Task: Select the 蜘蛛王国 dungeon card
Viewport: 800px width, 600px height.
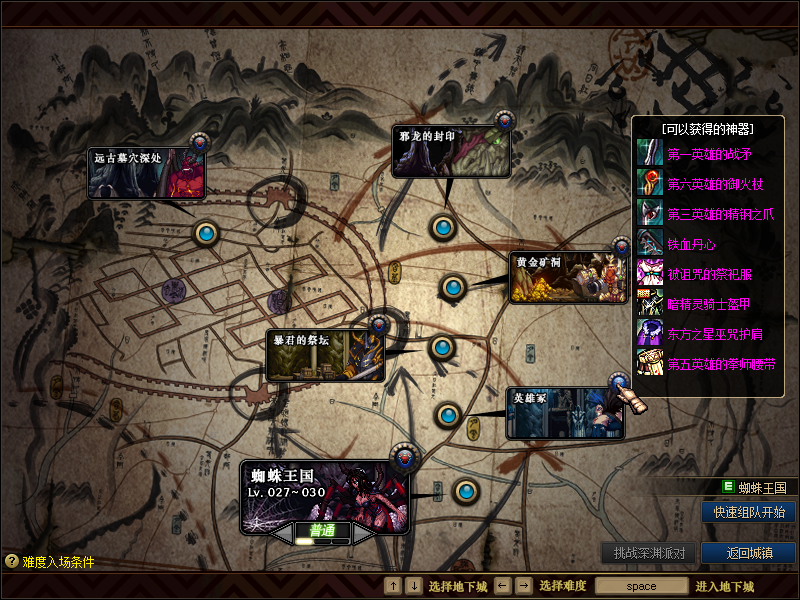Action: pos(325,492)
